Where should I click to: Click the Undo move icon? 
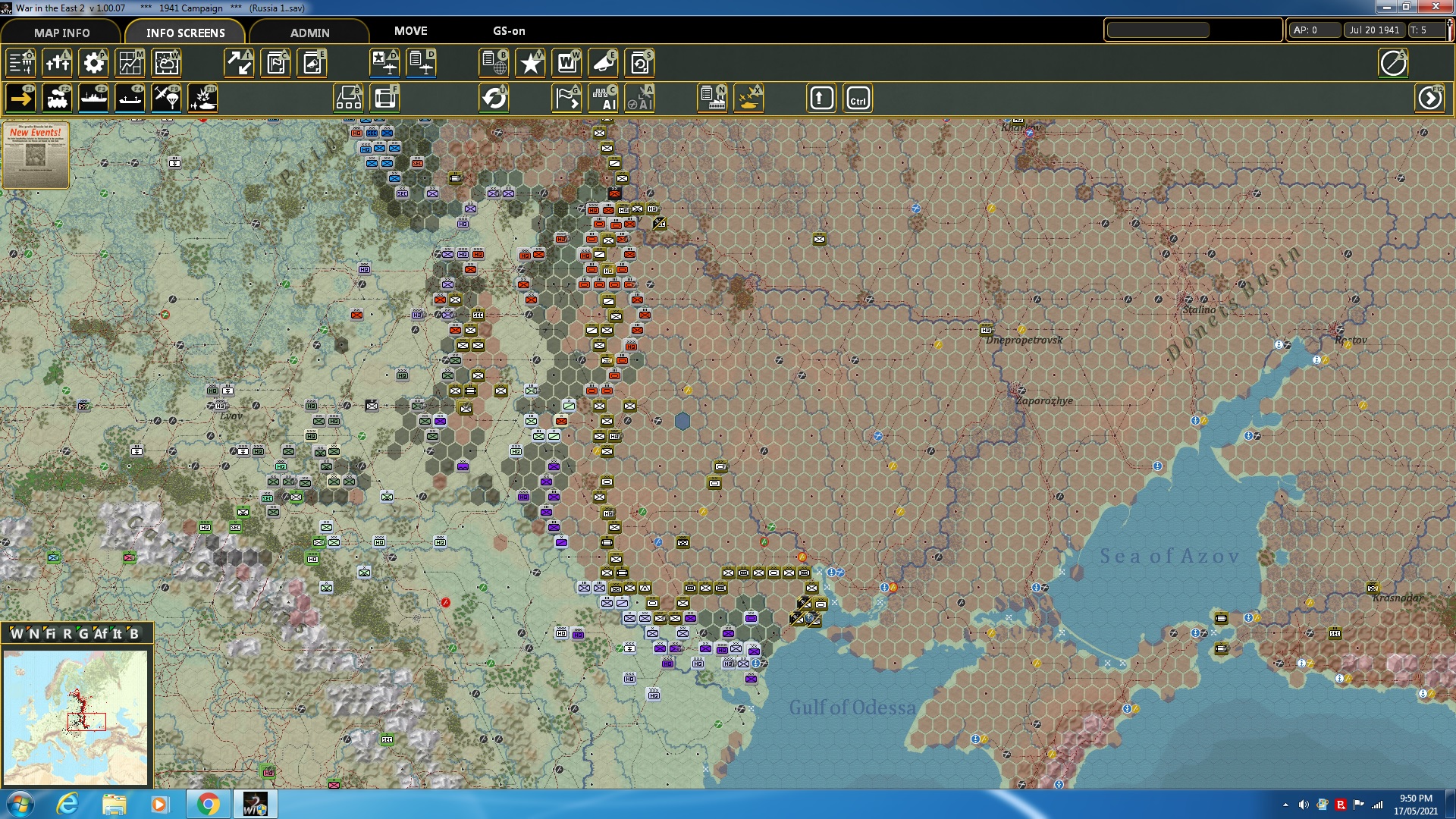495,97
